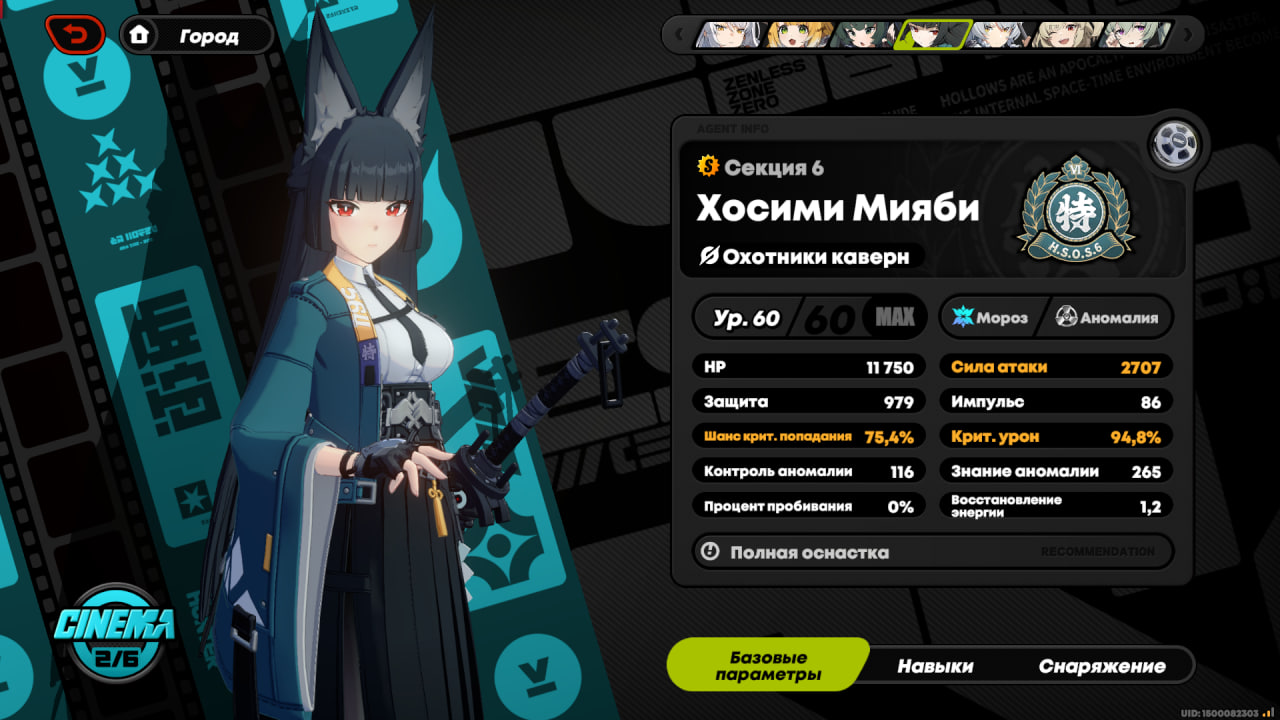Click the left arrow of agent list

click(x=681, y=35)
